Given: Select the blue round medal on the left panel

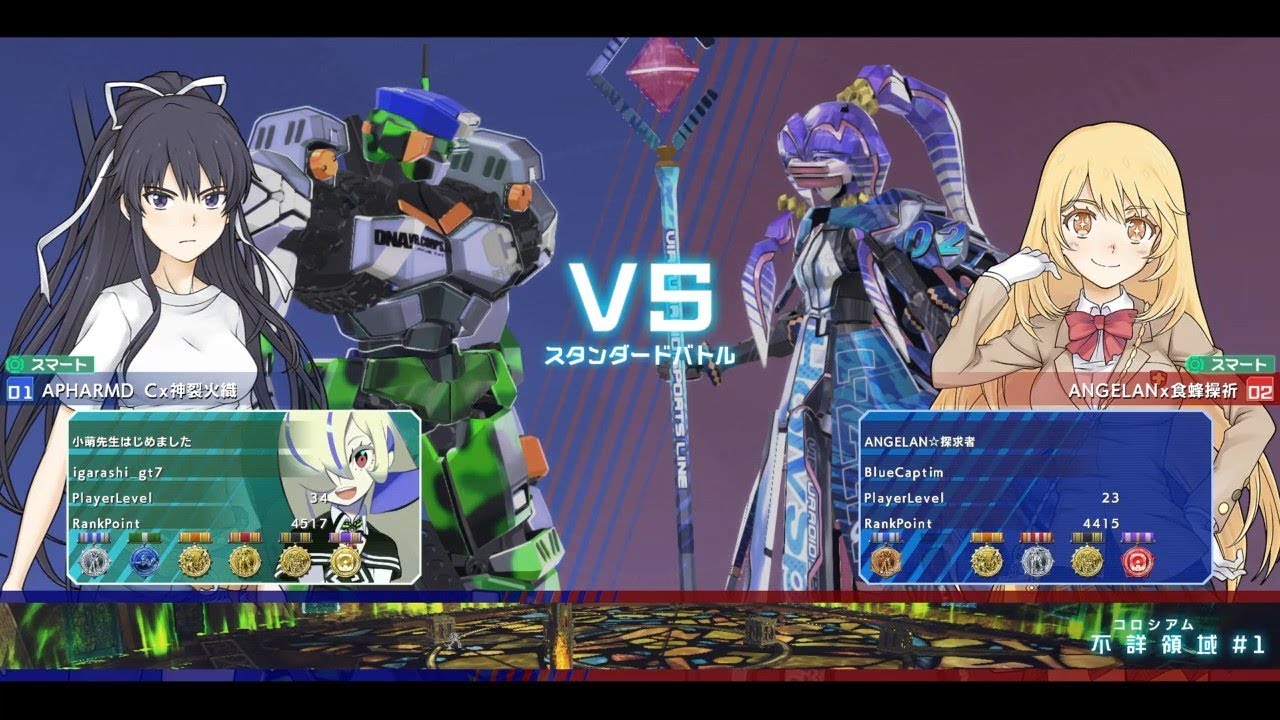Looking at the screenshot, I should tap(144, 559).
